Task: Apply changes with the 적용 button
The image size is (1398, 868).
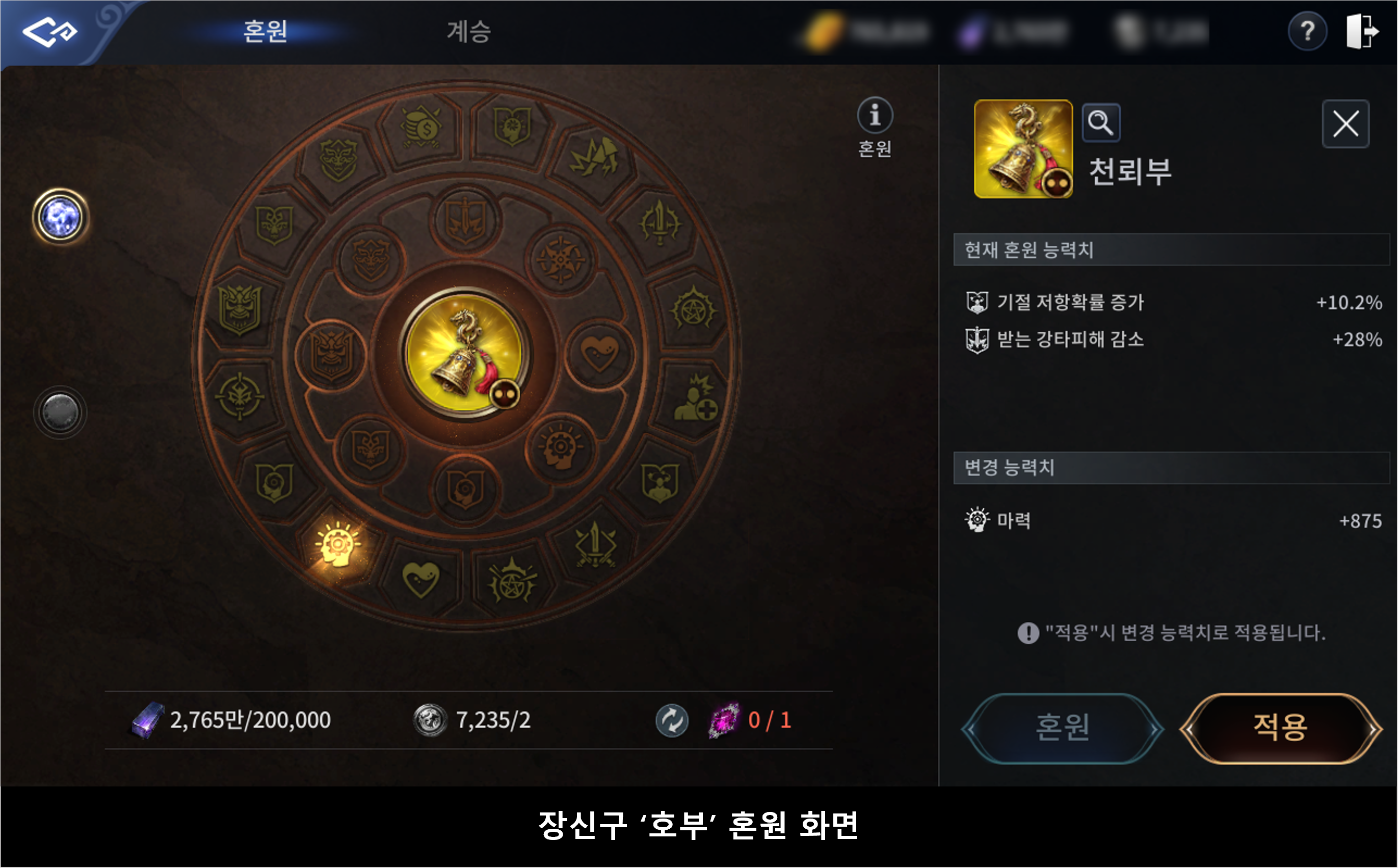Action: coord(1280,728)
